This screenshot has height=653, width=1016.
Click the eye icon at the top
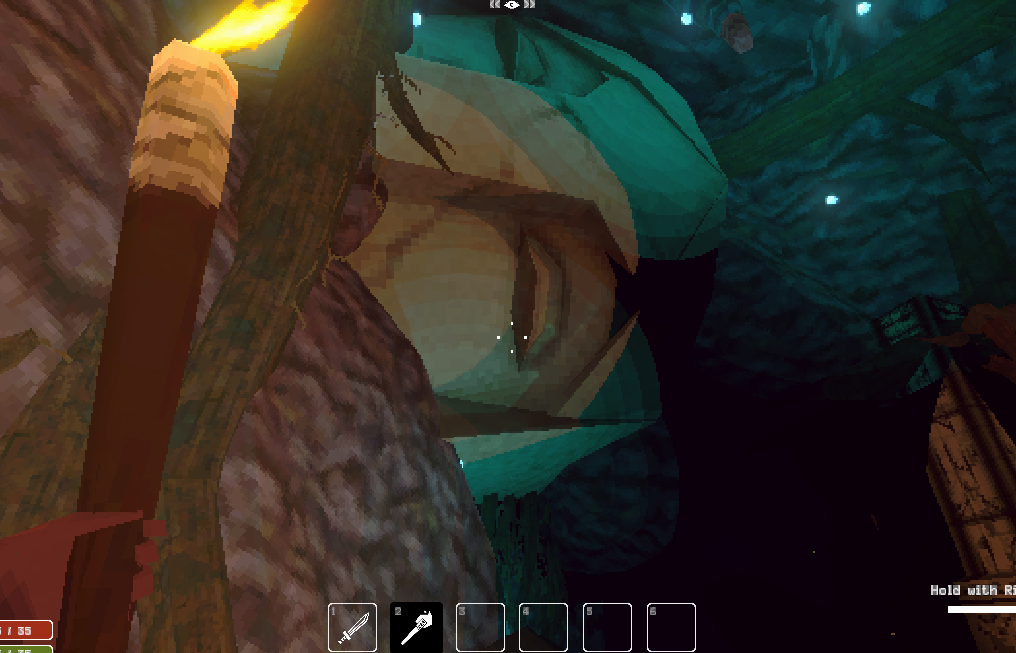point(512,5)
